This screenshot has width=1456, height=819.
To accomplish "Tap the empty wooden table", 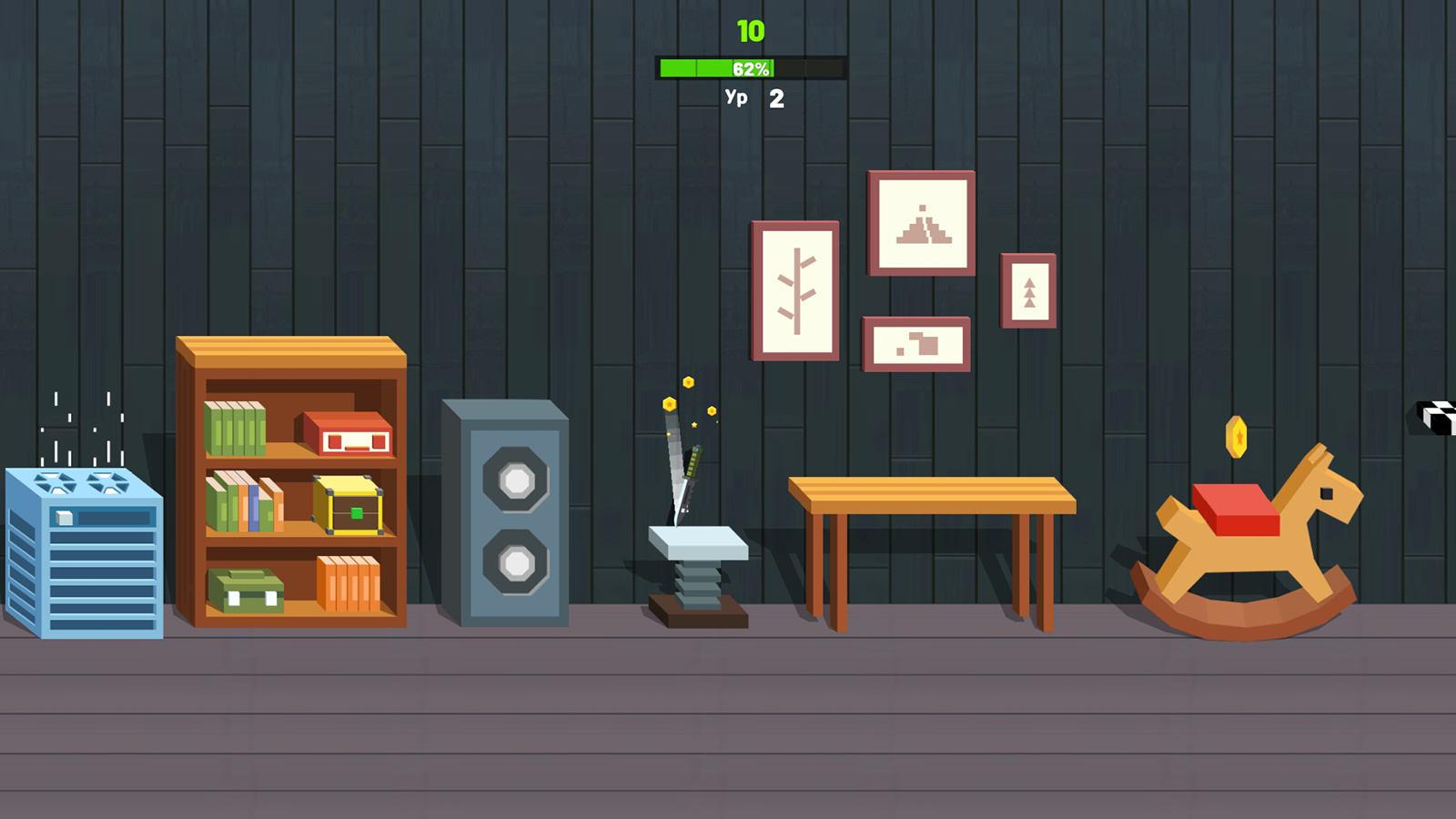I will pyautogui.click(x=933, y=491).
